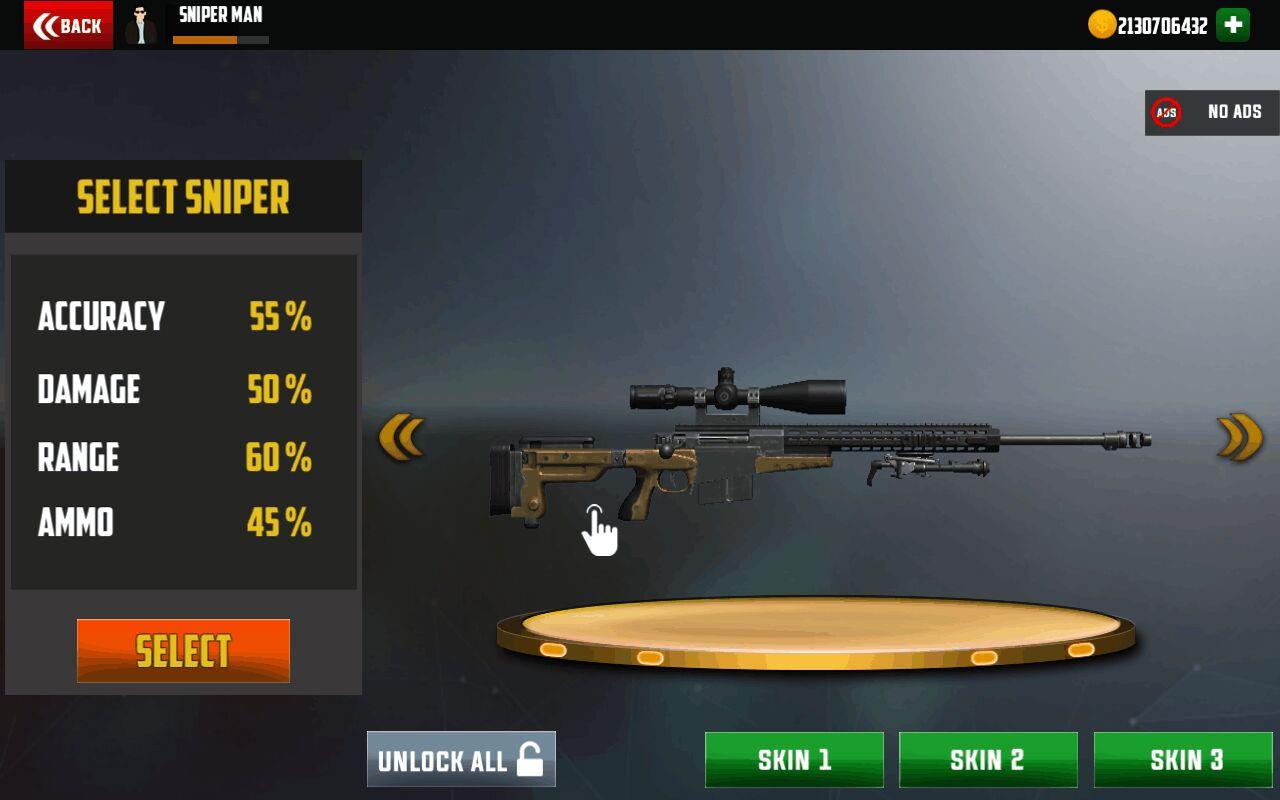This screenshot has width=1280, height=800.
Task: Apply Skin 1 to the rifle
Action: tap(794, 760)
